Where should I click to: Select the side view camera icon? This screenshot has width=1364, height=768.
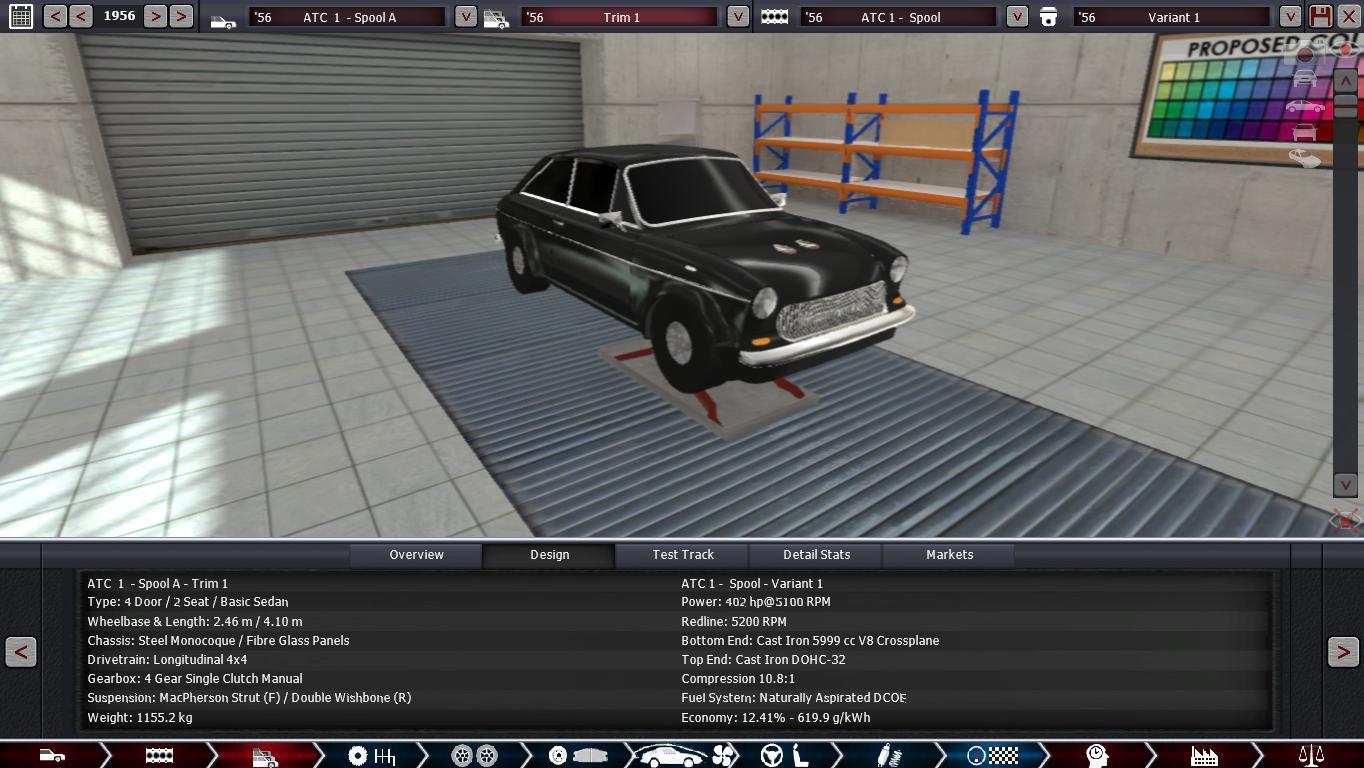tap(1304, 107)
